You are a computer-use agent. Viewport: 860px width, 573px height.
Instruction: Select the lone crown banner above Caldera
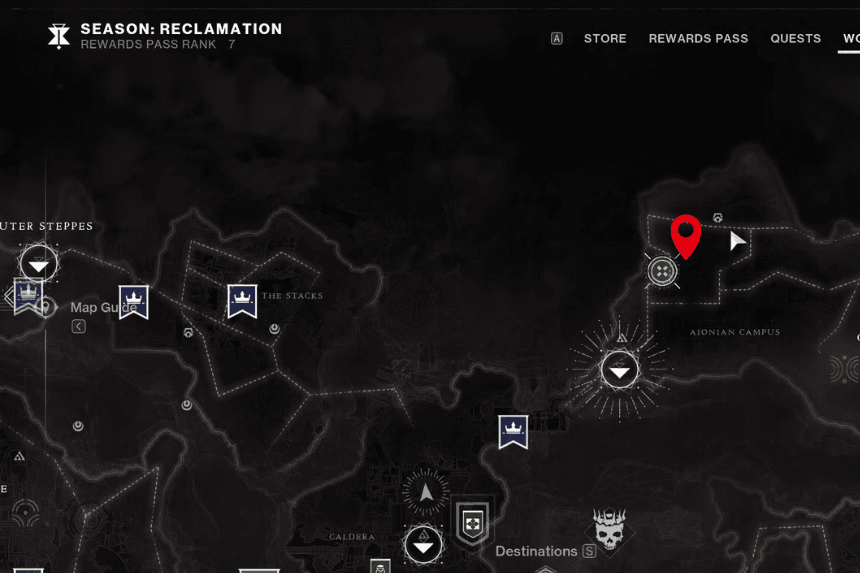coord(513,431)
